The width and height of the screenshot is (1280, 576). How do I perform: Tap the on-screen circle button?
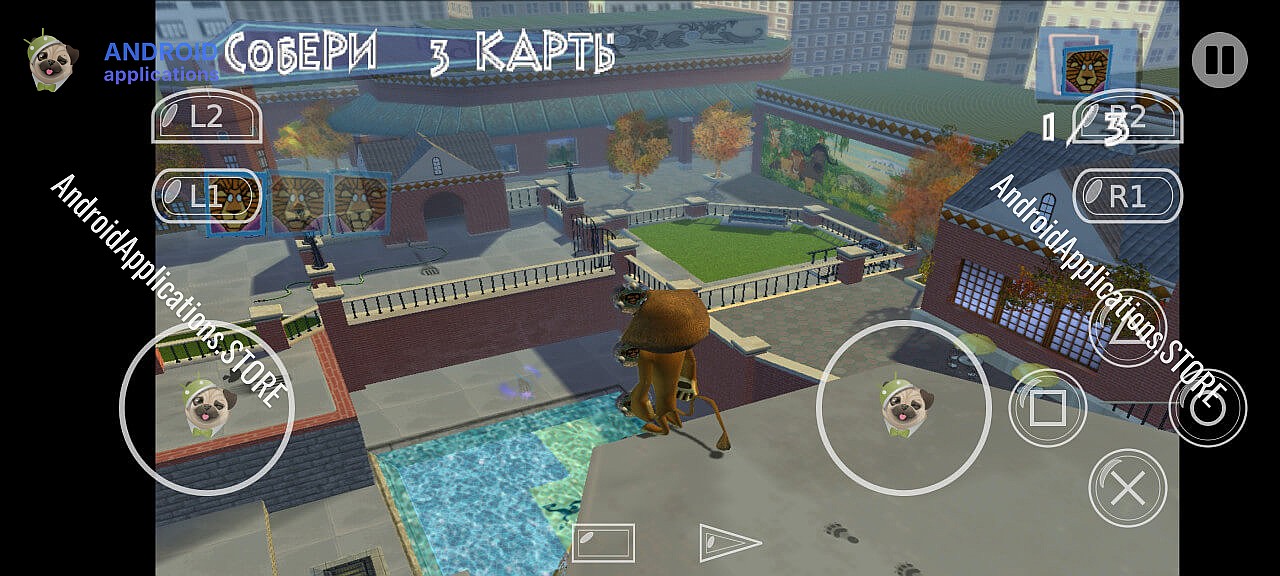click(x=1207, y=408)
